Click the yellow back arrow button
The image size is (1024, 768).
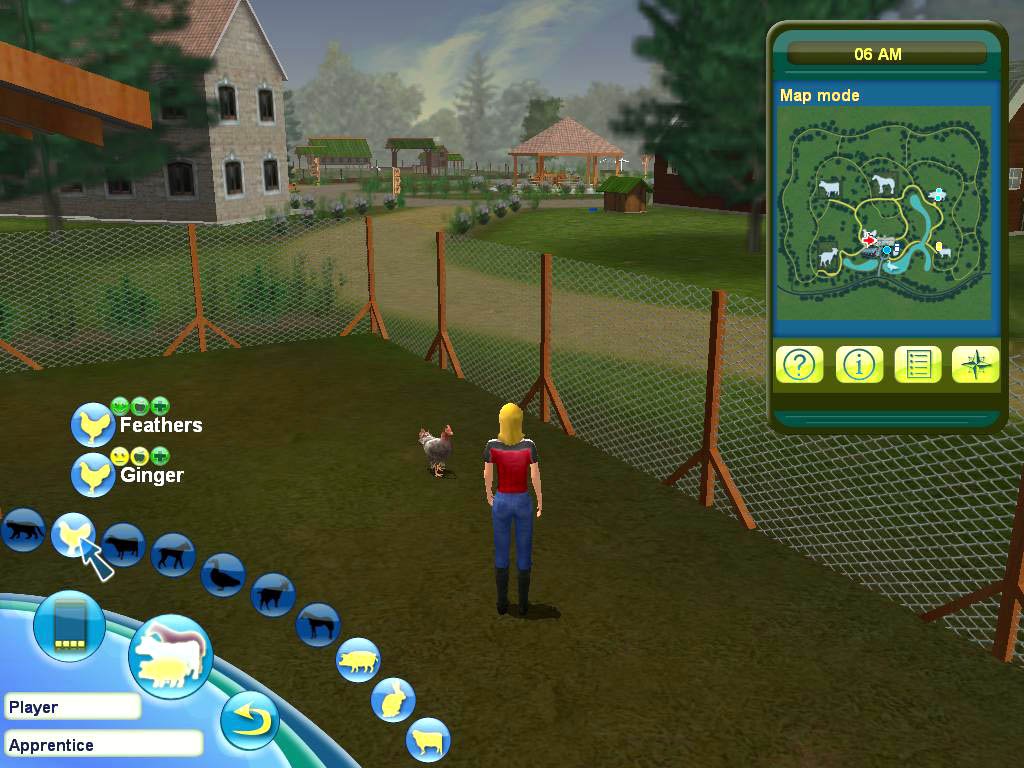click(x=249, y=720)
